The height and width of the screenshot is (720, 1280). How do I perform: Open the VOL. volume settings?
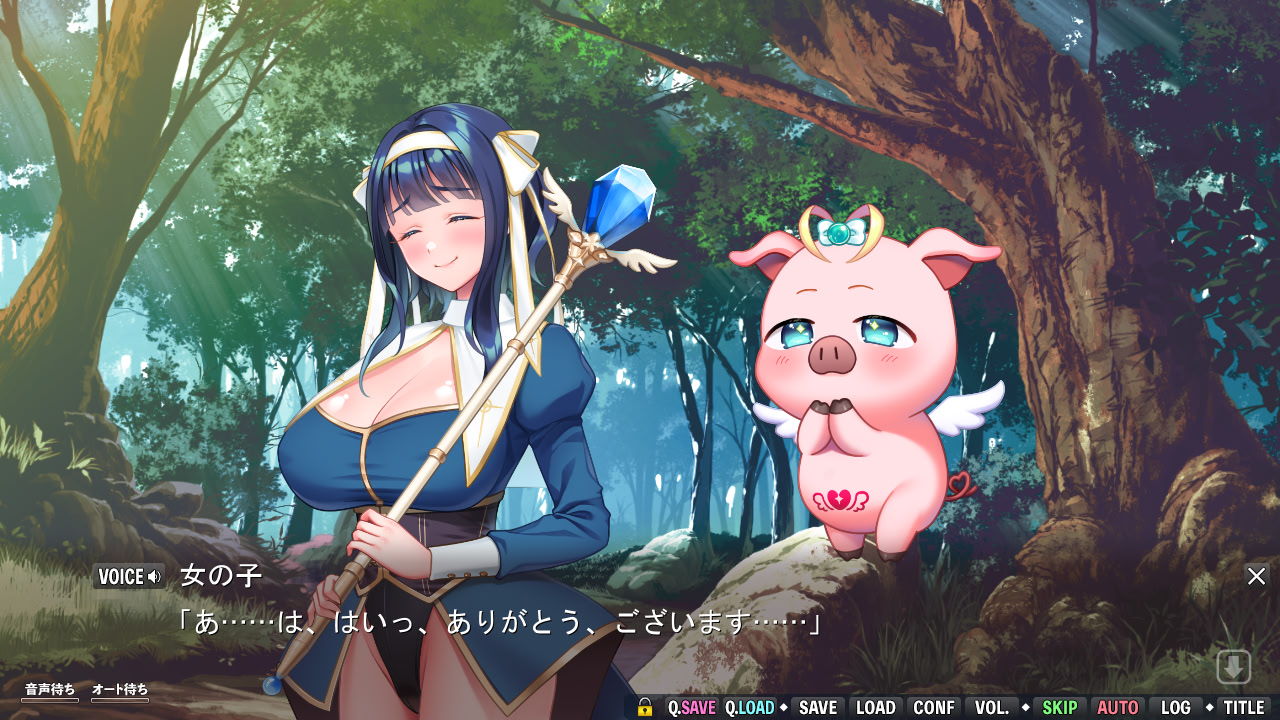point(992,707)
